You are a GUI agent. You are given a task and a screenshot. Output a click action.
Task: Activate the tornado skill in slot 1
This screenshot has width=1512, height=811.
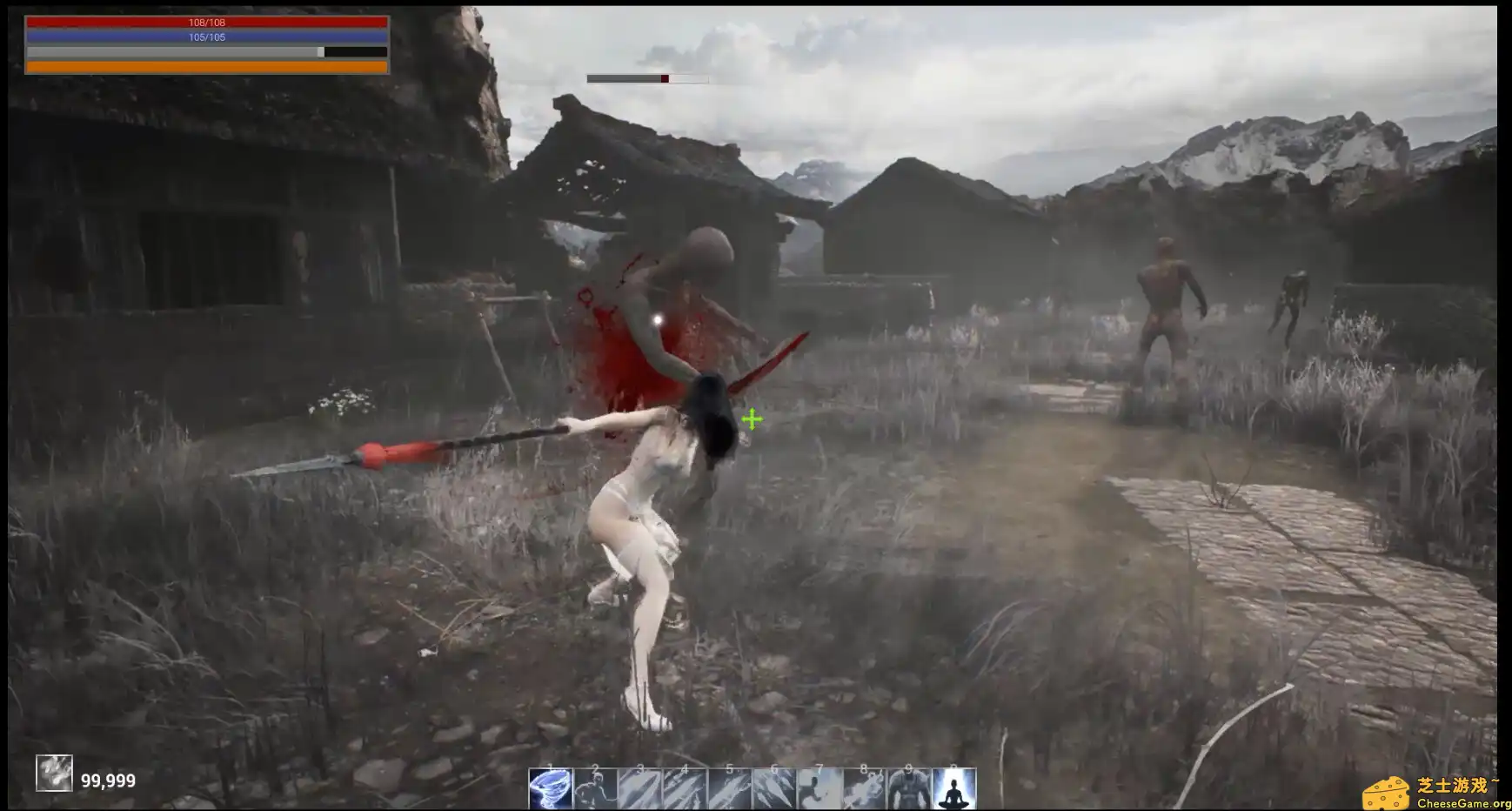point(551,789)
